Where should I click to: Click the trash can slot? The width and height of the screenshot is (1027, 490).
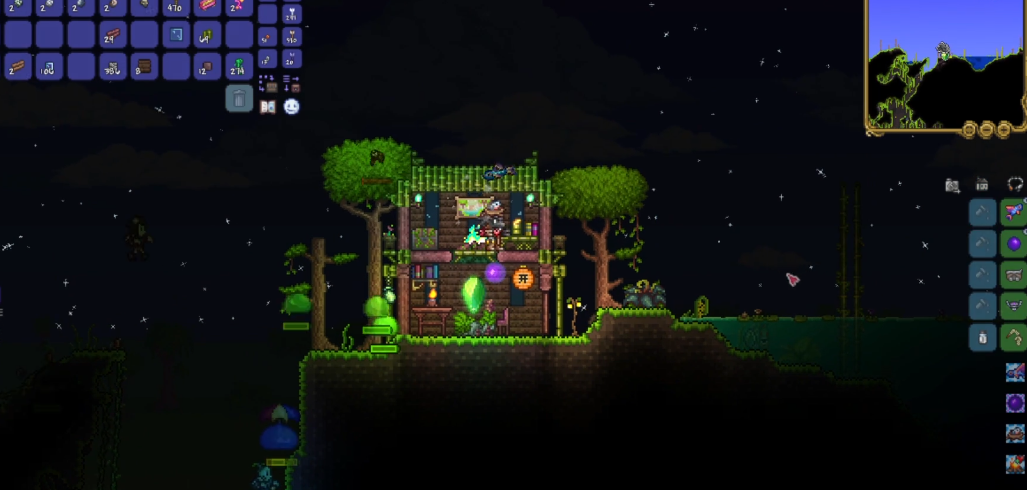pyautogui.click(x=239, y=98)
